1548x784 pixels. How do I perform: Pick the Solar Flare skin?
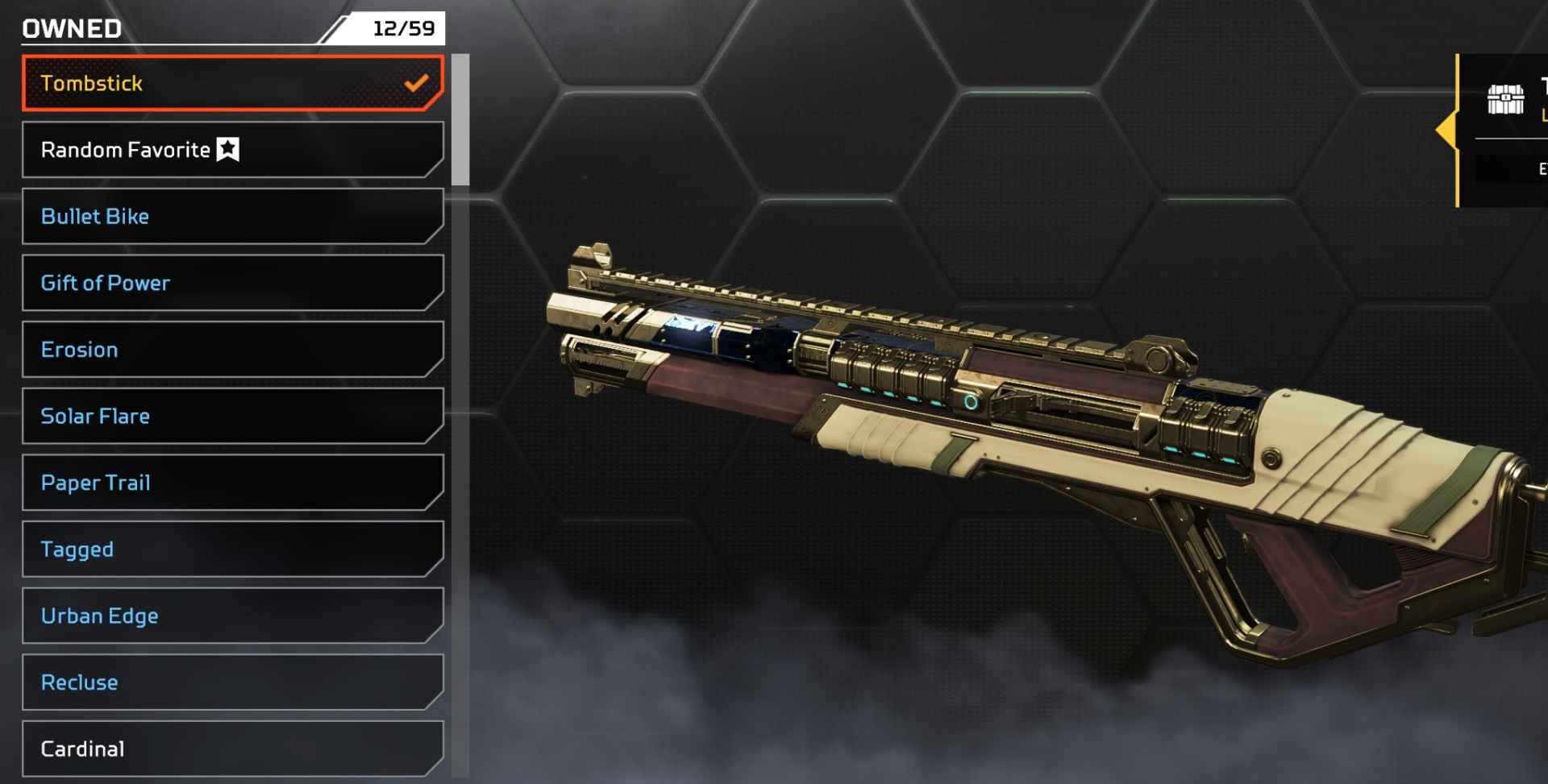tap(231, 416)
